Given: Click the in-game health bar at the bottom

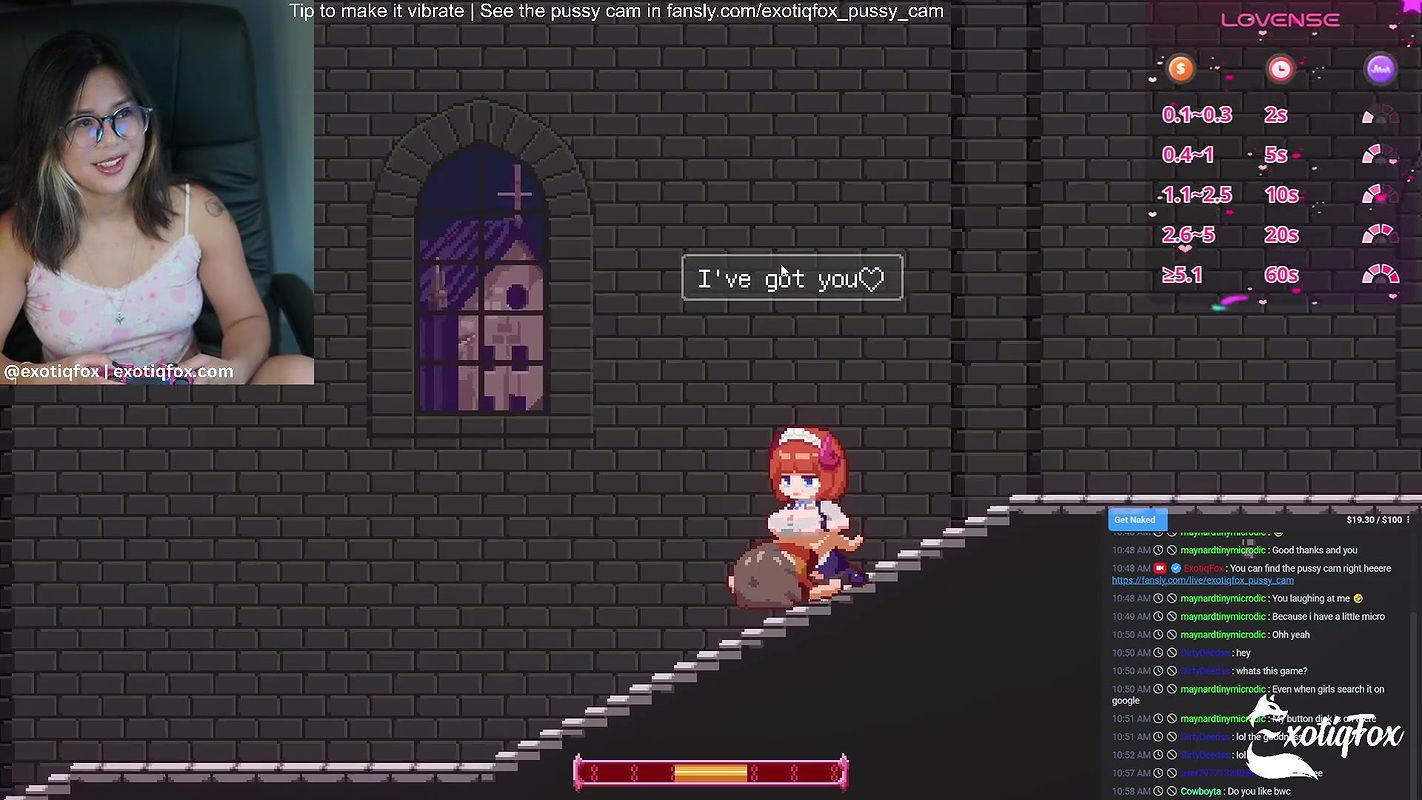Looking at the screenshot, I should (711, 772).
